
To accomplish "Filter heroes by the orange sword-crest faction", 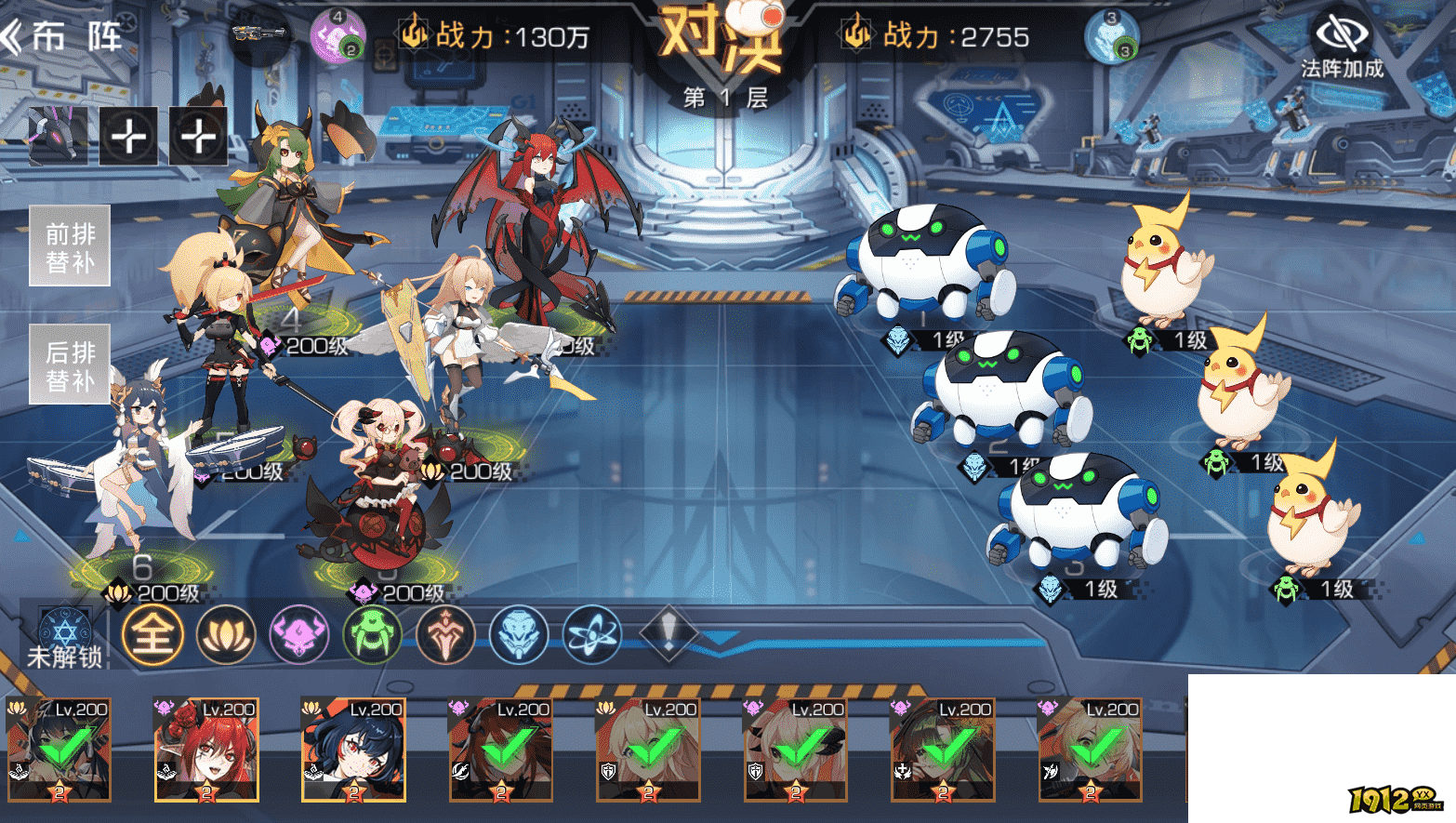I will click(445, 636).
